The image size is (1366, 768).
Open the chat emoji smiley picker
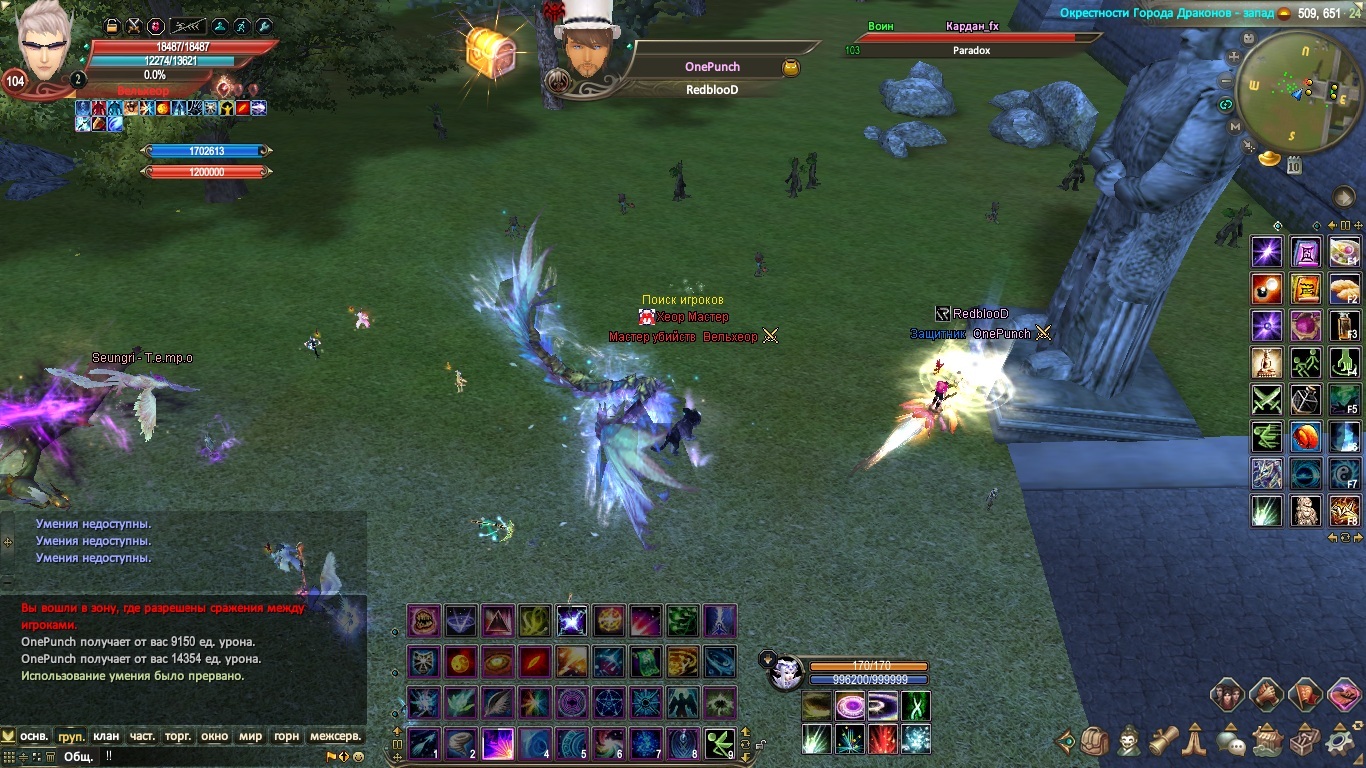358,757
